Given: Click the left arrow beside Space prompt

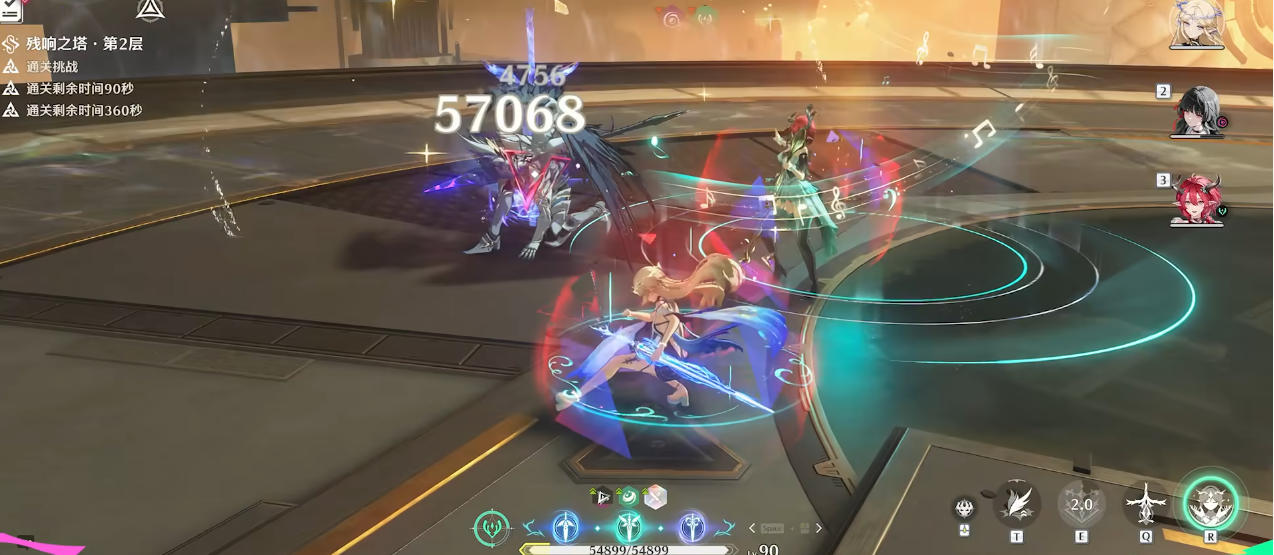Looking at the screenshot, I should coord(752,528).
